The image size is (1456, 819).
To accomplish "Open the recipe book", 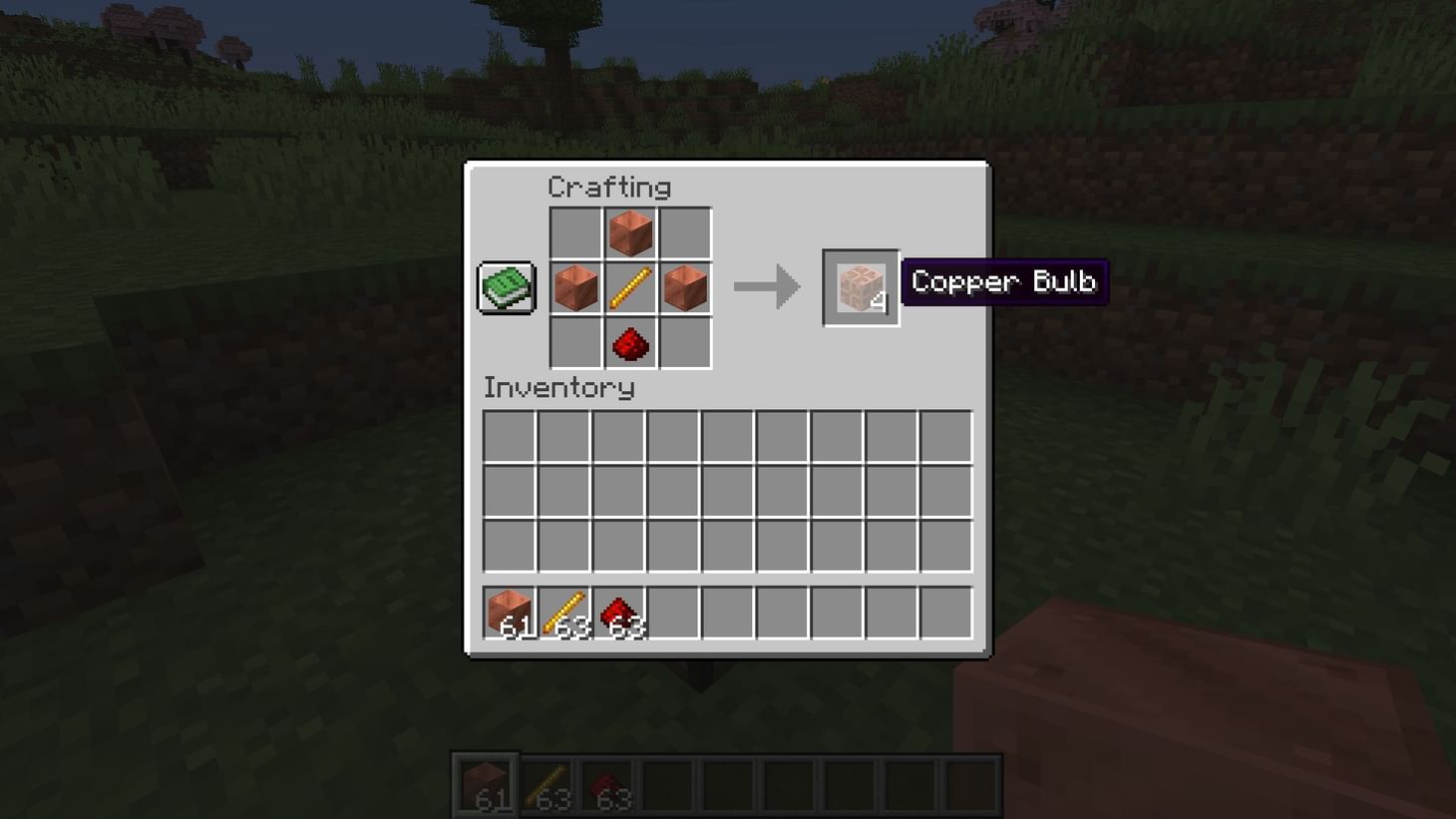I will pyautogui.click(x=505, y=285).
